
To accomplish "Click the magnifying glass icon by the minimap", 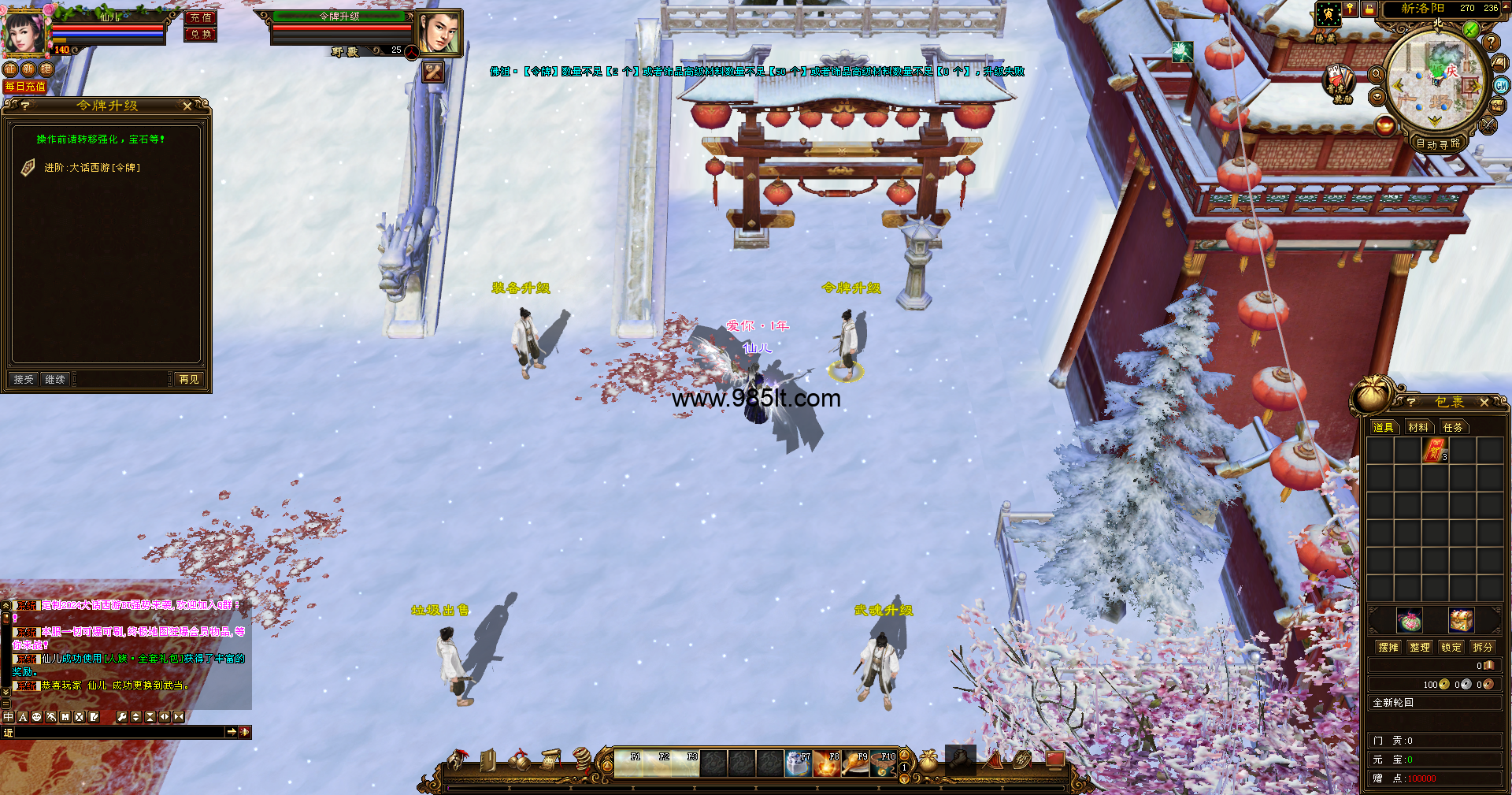I will pos(1377,74).
